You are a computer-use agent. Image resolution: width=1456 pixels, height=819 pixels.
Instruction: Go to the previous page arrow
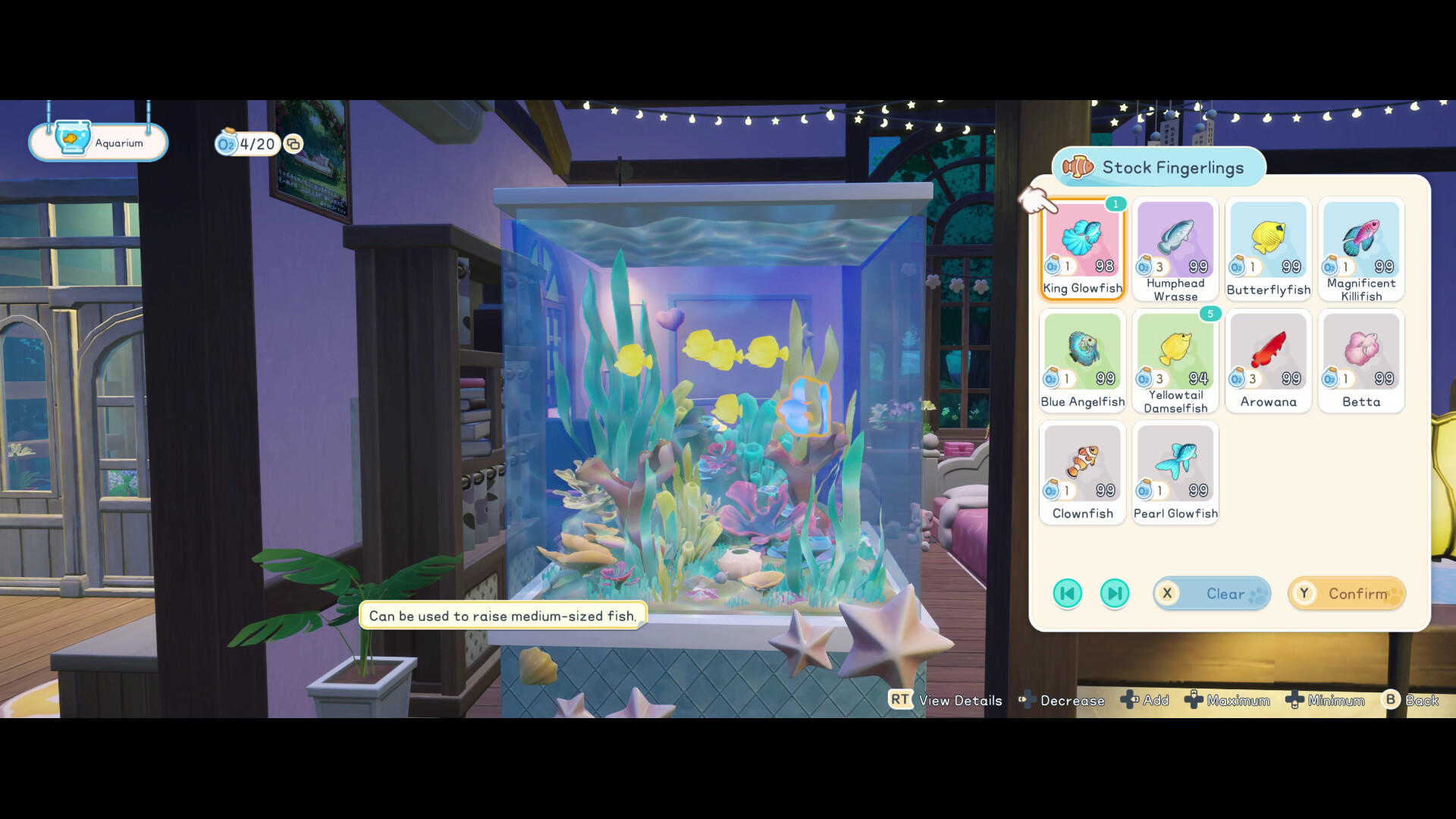click(x=1067, y=594)
